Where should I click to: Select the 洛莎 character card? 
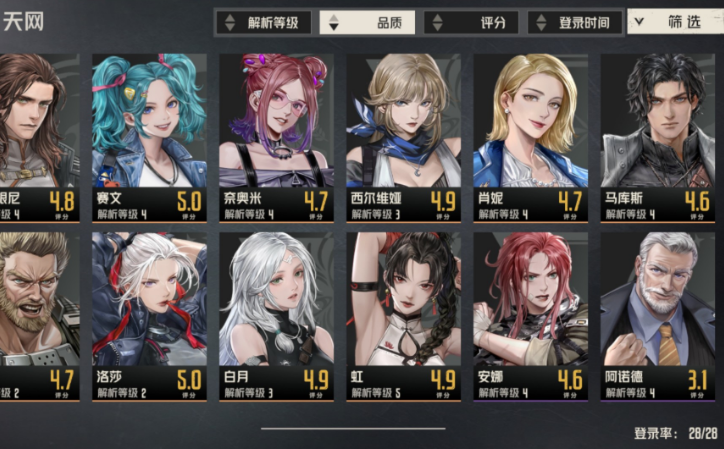click(150, 317)
